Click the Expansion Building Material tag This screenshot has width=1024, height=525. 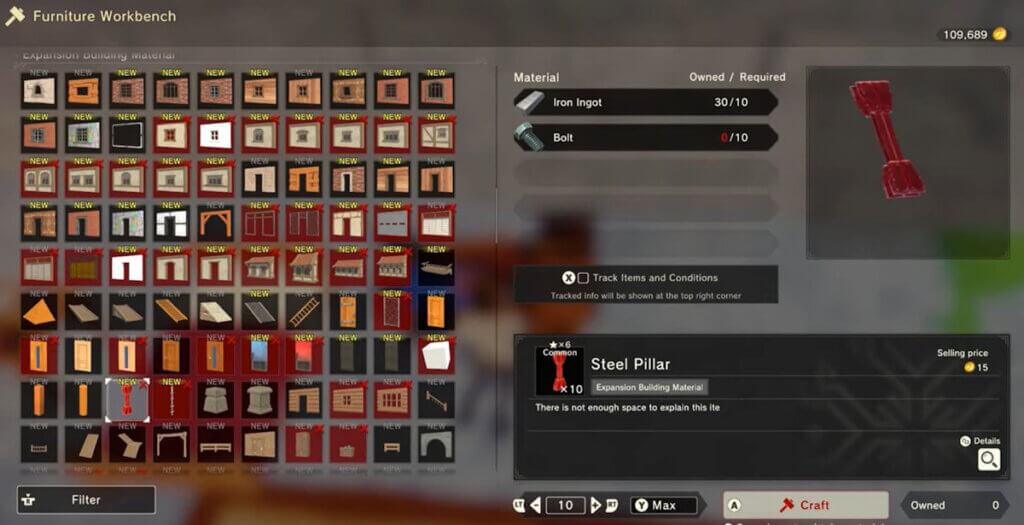pyautogui.click(x=650, y=387)
